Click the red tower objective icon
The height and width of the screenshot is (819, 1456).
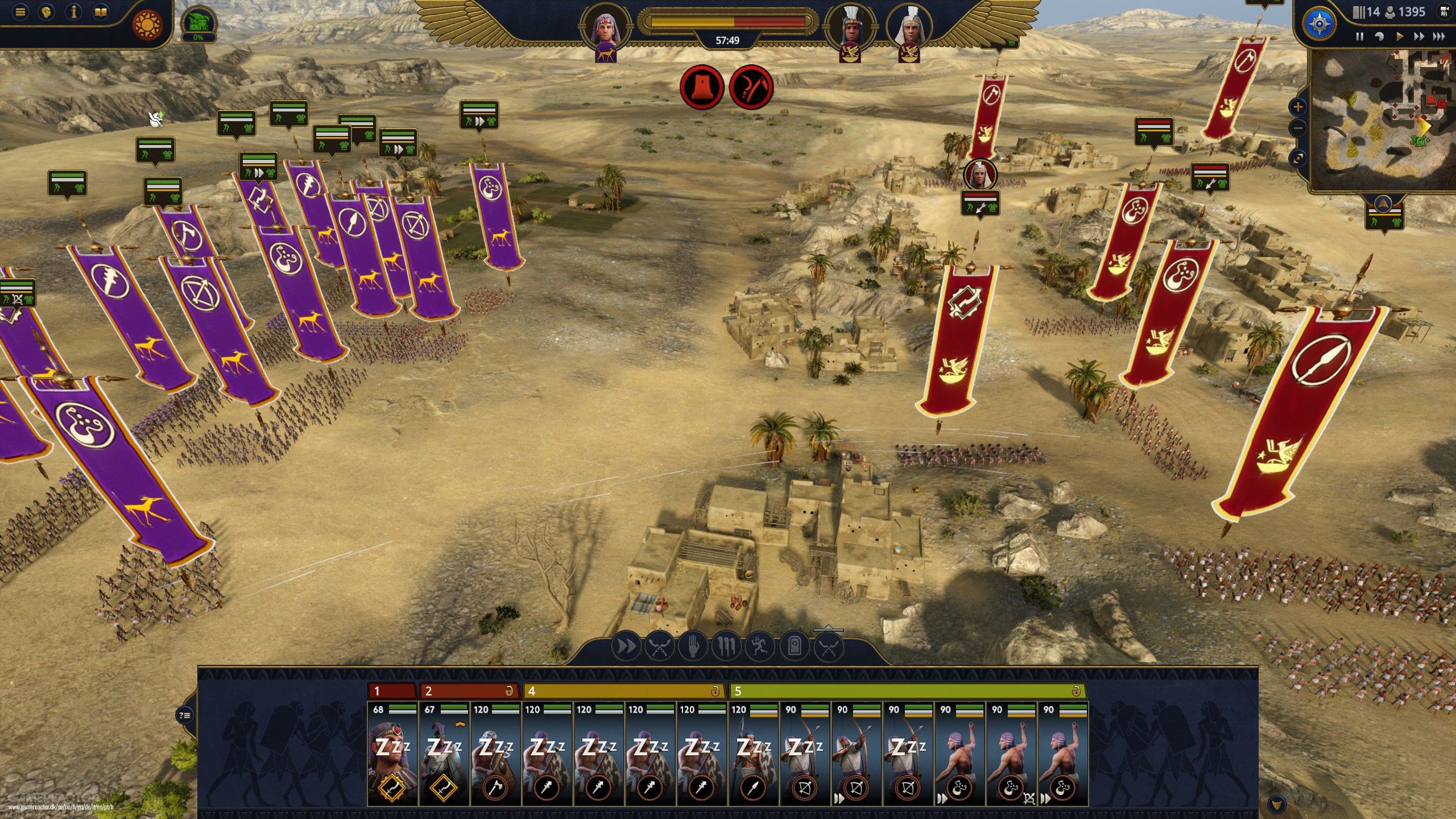[x=702, y=88]
